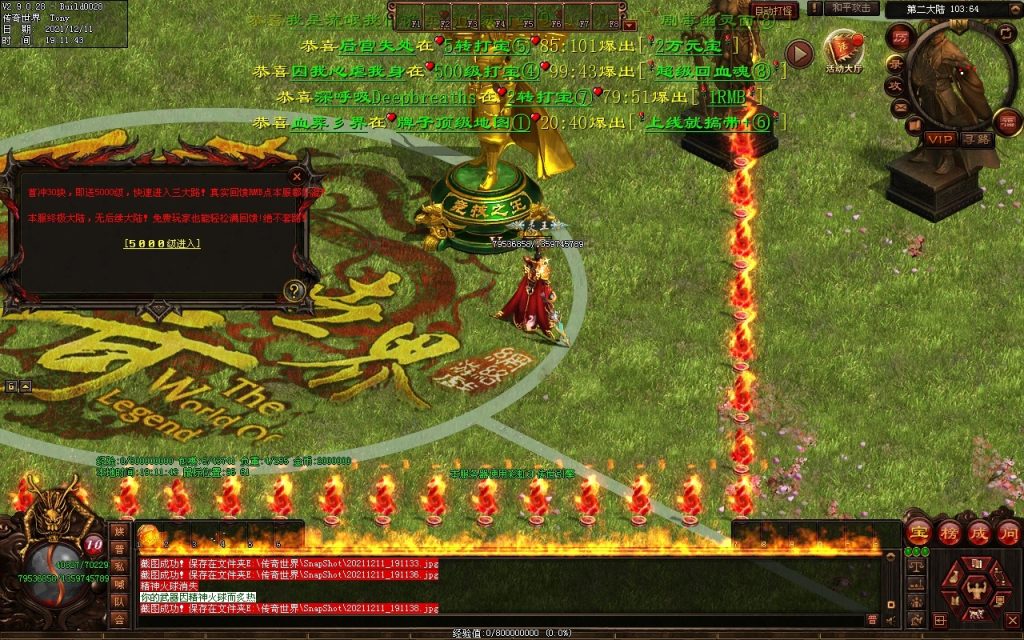Open the 榜 ranking button
This screenshot has width=1024, height=640.
949,532
